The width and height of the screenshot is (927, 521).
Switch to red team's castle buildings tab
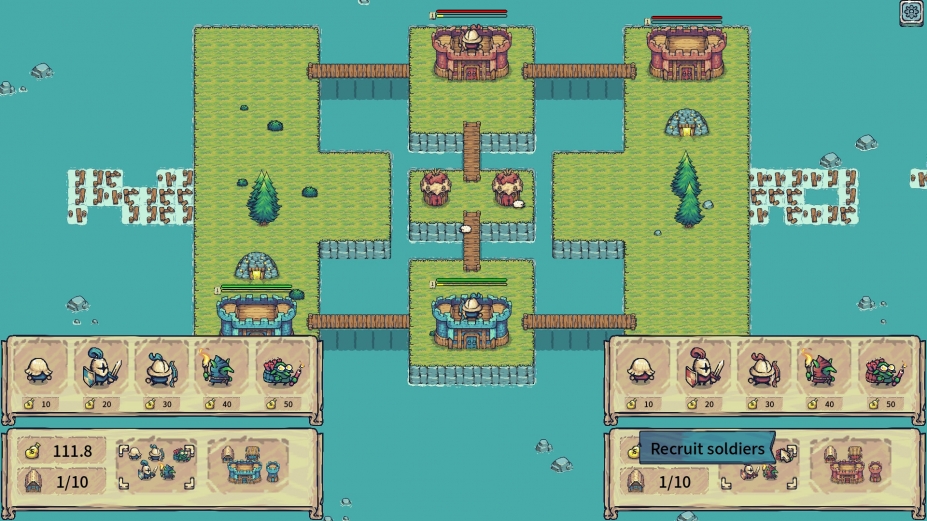[x=849, y=464]
